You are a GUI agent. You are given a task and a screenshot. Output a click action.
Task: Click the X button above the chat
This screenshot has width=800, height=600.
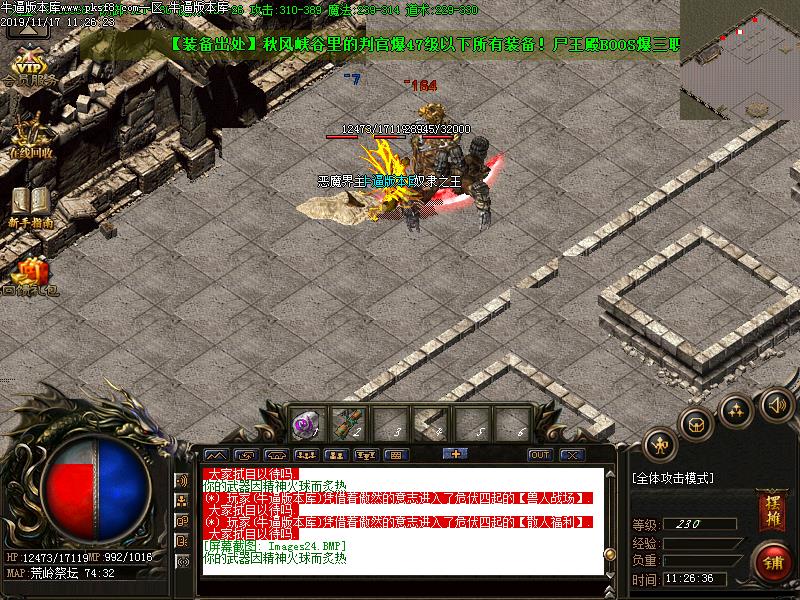click(571, 455)
